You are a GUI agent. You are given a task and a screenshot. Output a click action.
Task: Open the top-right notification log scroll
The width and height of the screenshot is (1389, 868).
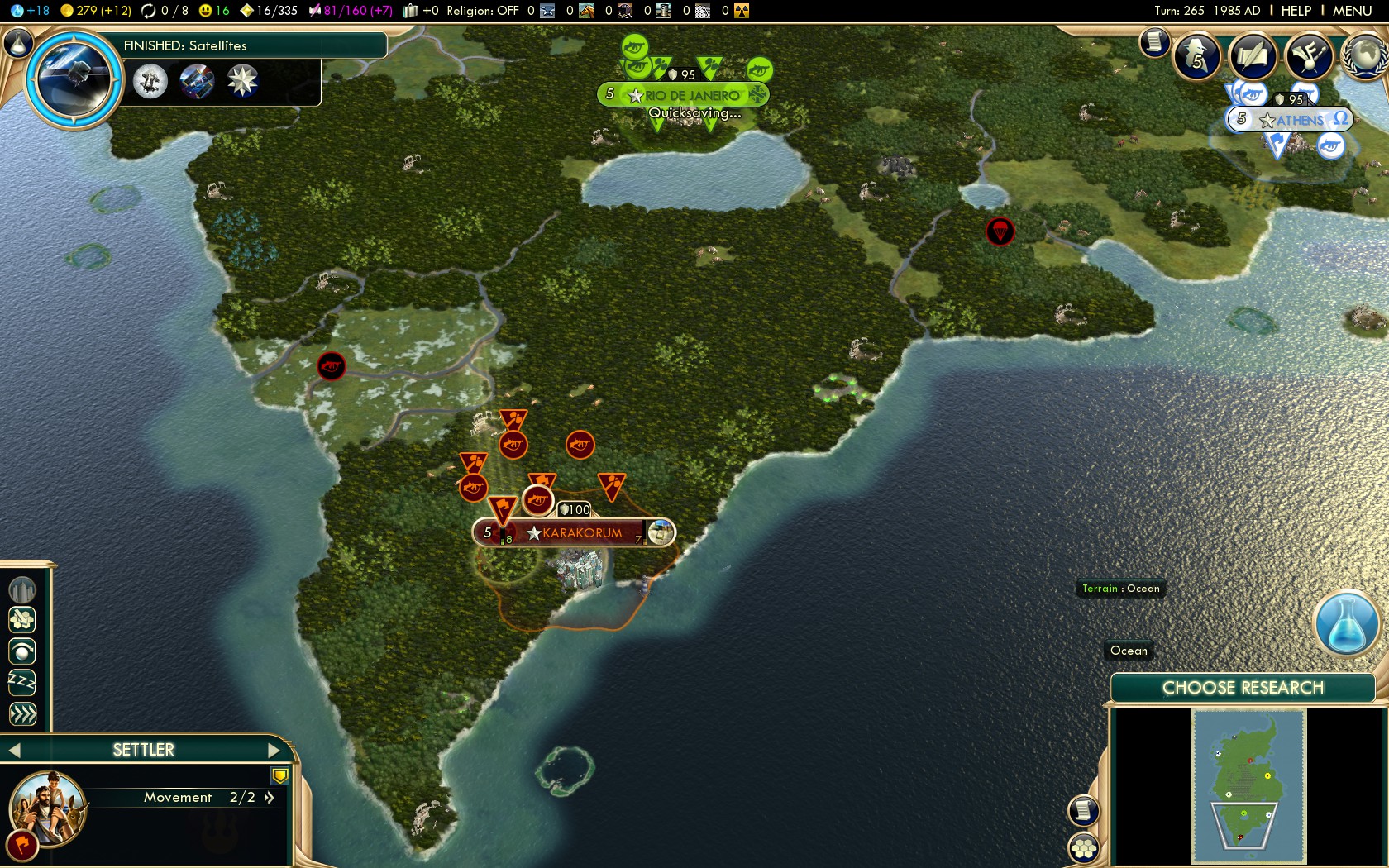(x=1154, y=41)
